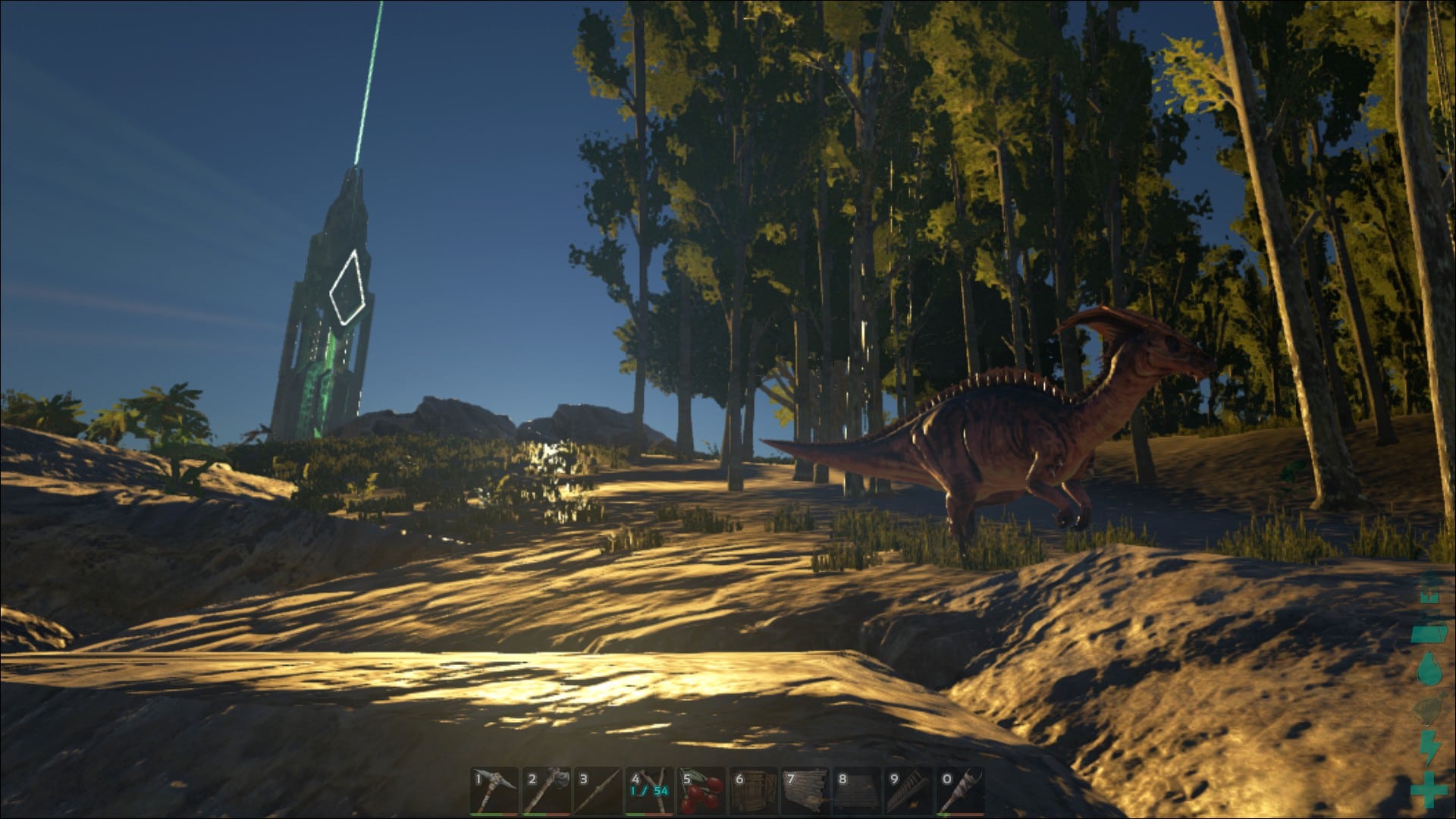Choose the wooden spear in slot 3
This screenshot has height=819, width=1456.
coord(597,791)
